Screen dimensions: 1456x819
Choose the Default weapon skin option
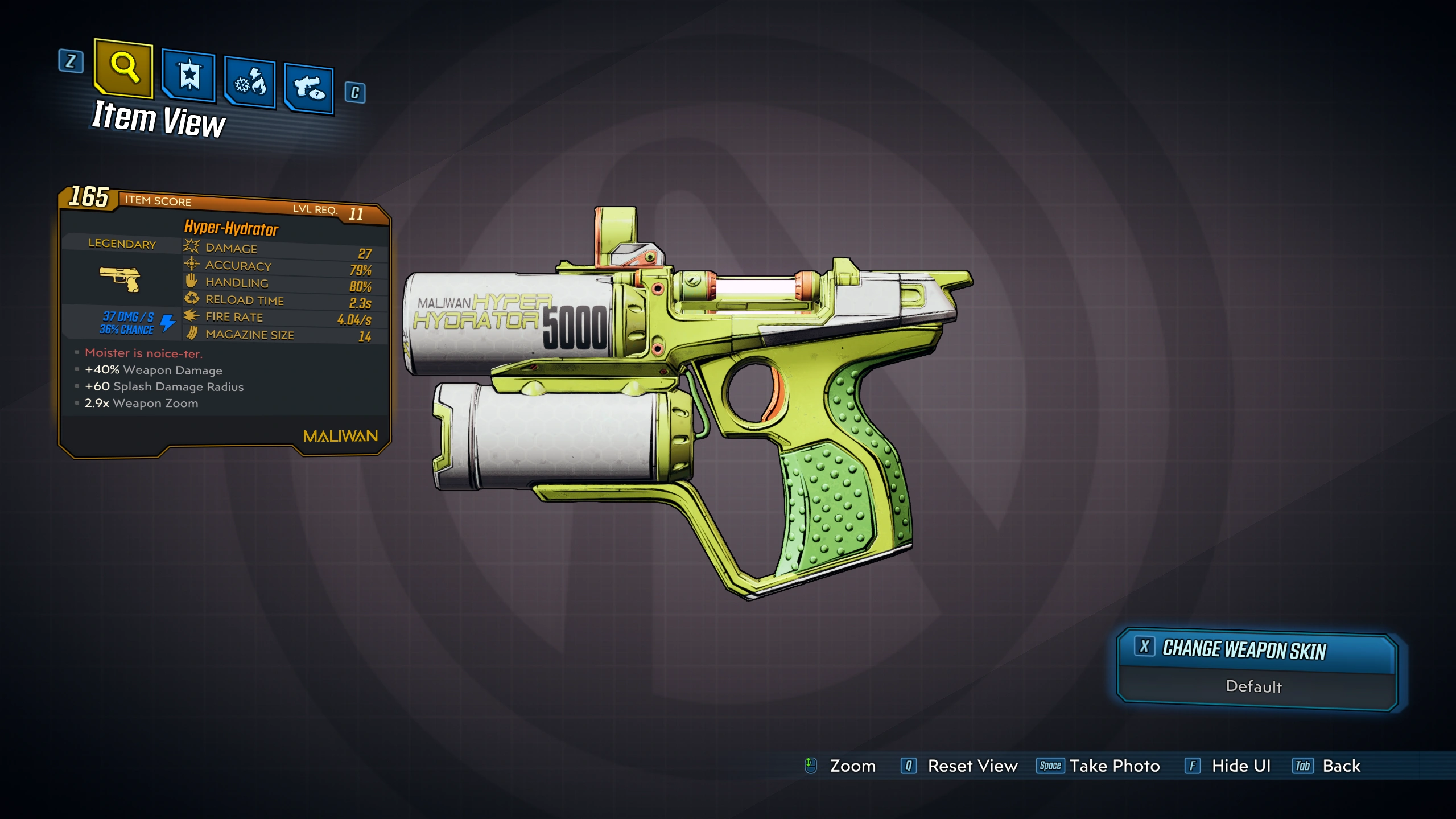[x=1254, y=687]
